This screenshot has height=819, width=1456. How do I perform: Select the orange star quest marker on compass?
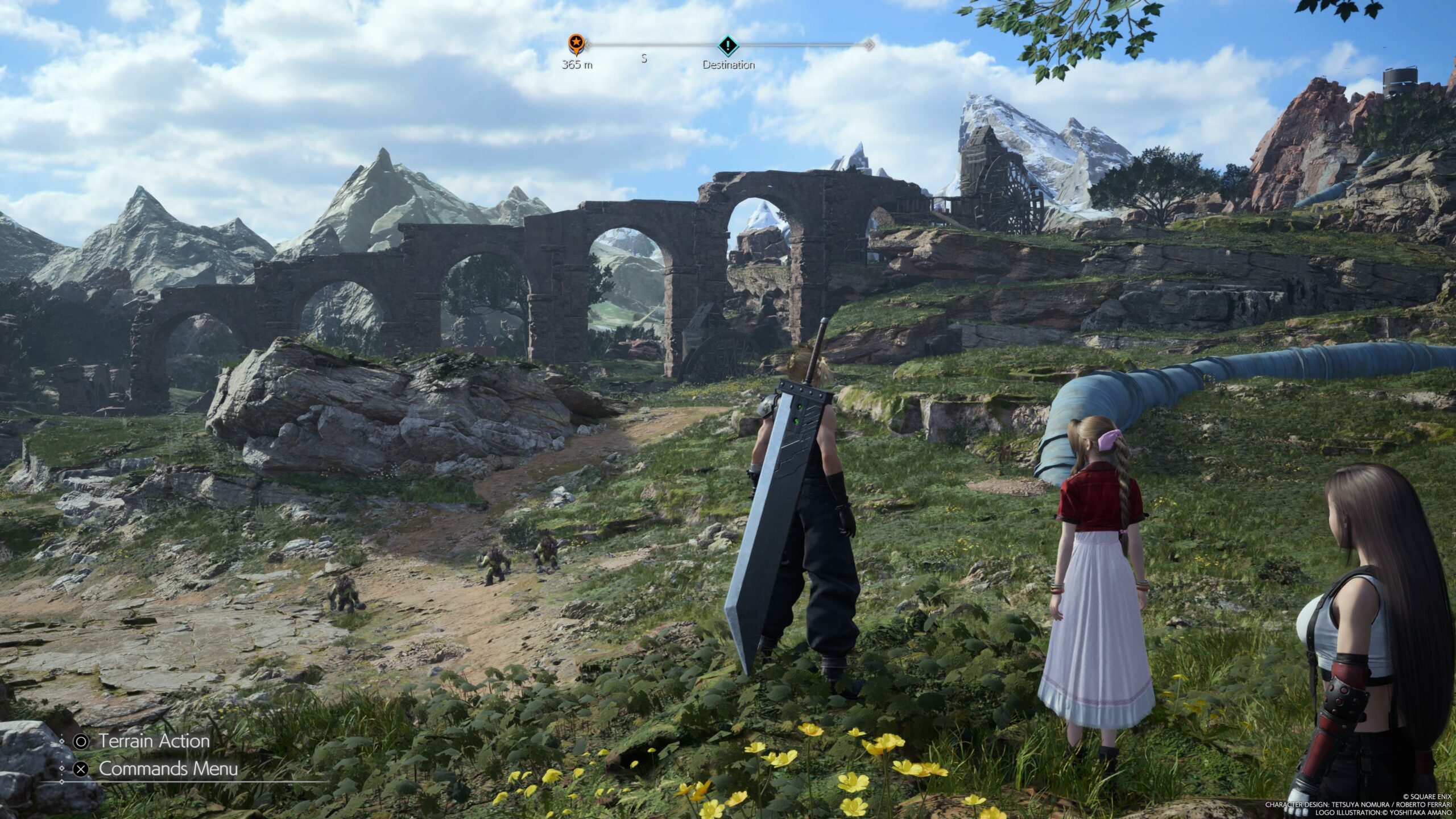pyautogui.click(x=575, y=43)
